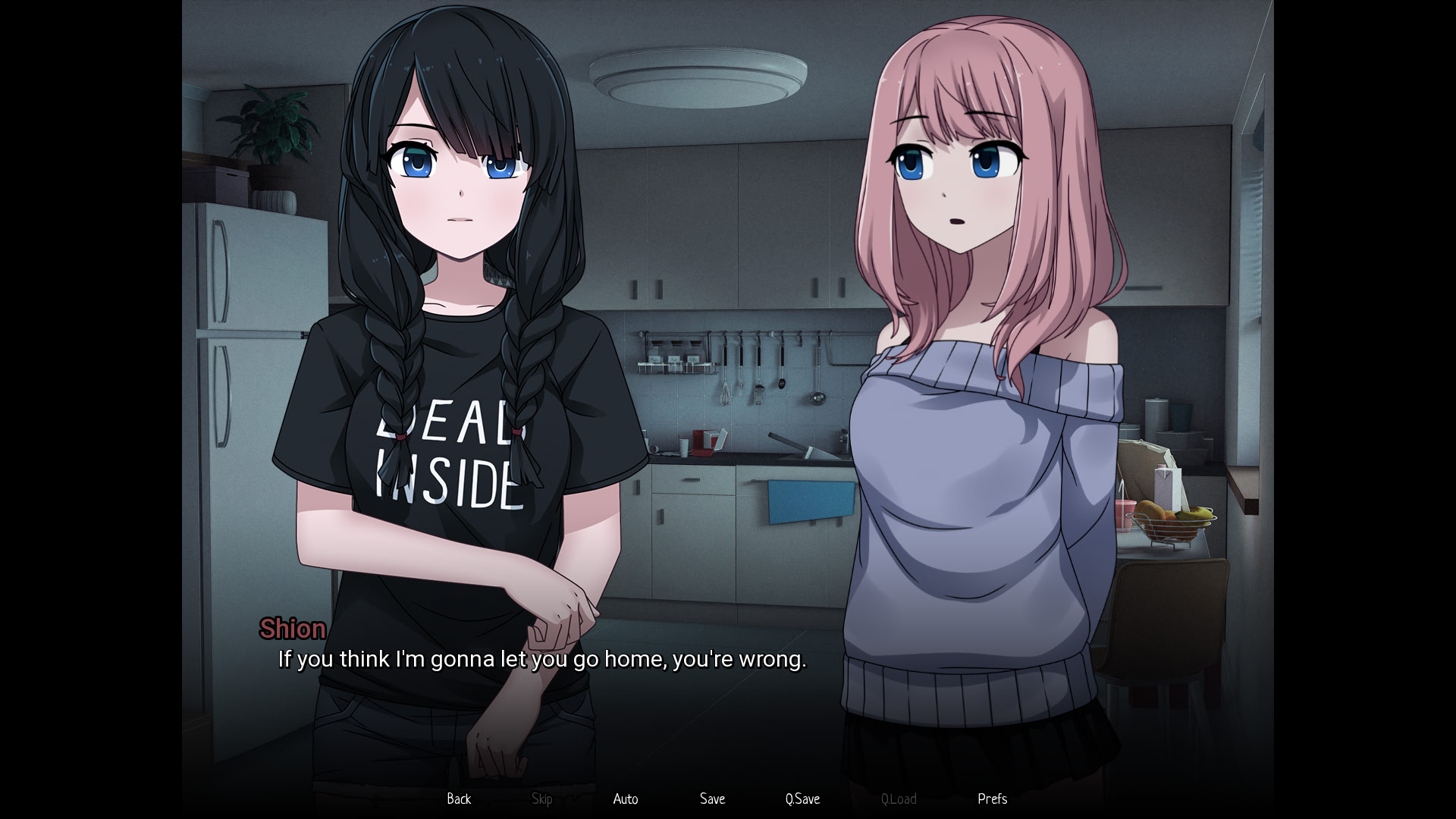Screen dimensions: 1456x819
Task: Activate the Skip button
Action: [x=541, y=799]
